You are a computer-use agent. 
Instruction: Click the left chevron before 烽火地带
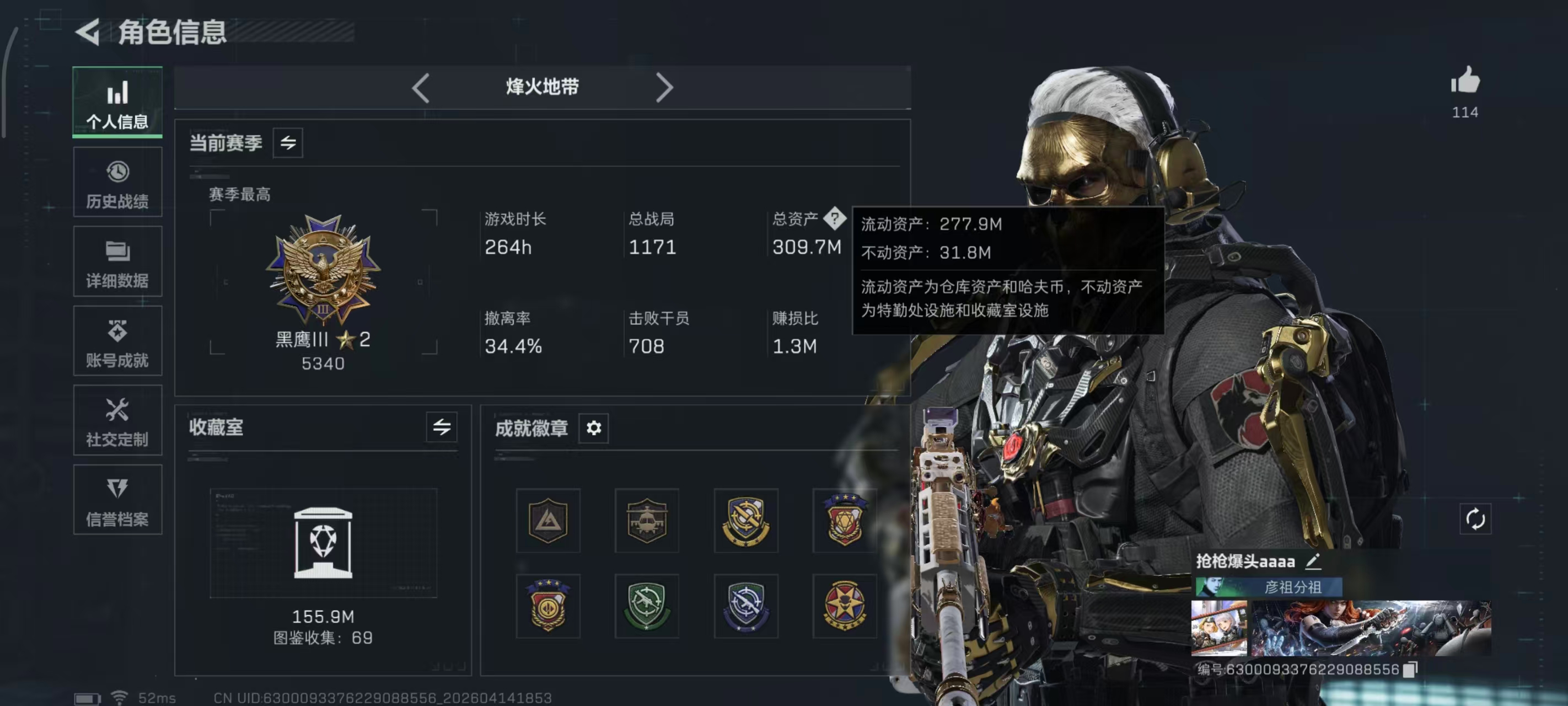coord(421,88)
